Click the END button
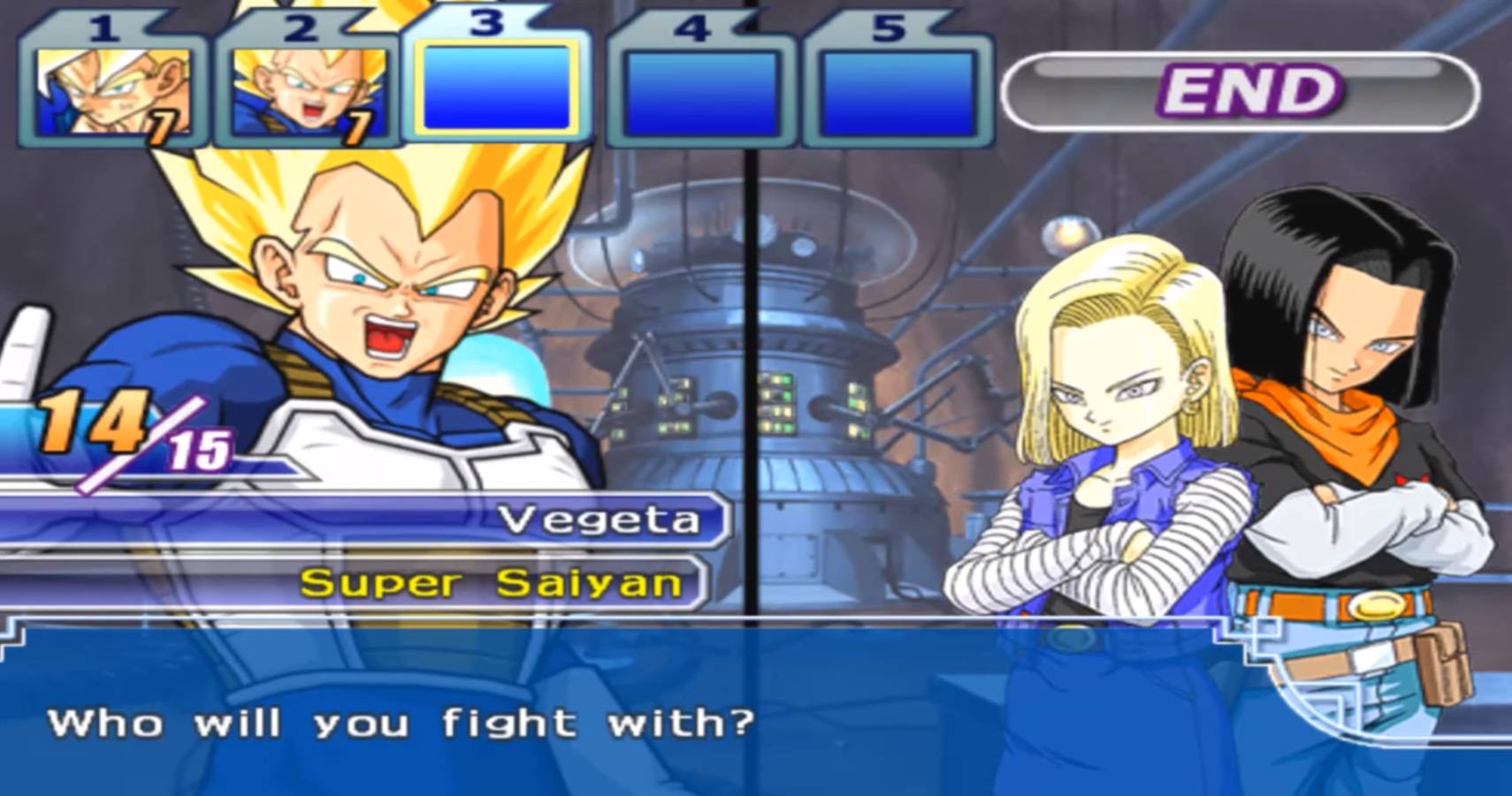The width and height of the screenshot is (1512, 796). tap(1240, 91)
